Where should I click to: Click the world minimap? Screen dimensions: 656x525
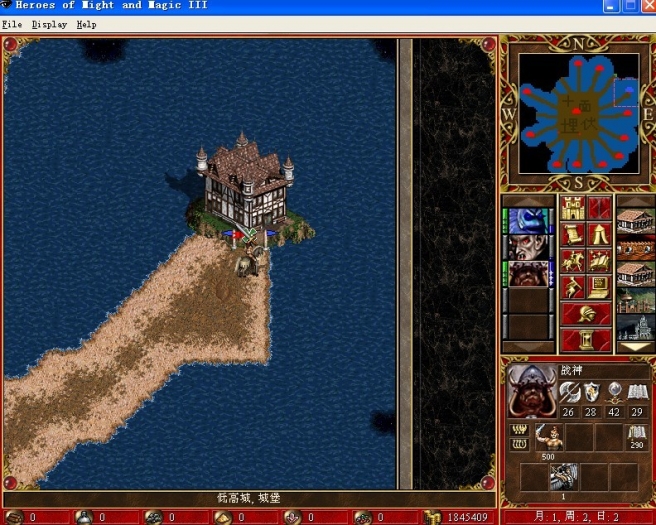pyautogui.click(x=578, y=111)
